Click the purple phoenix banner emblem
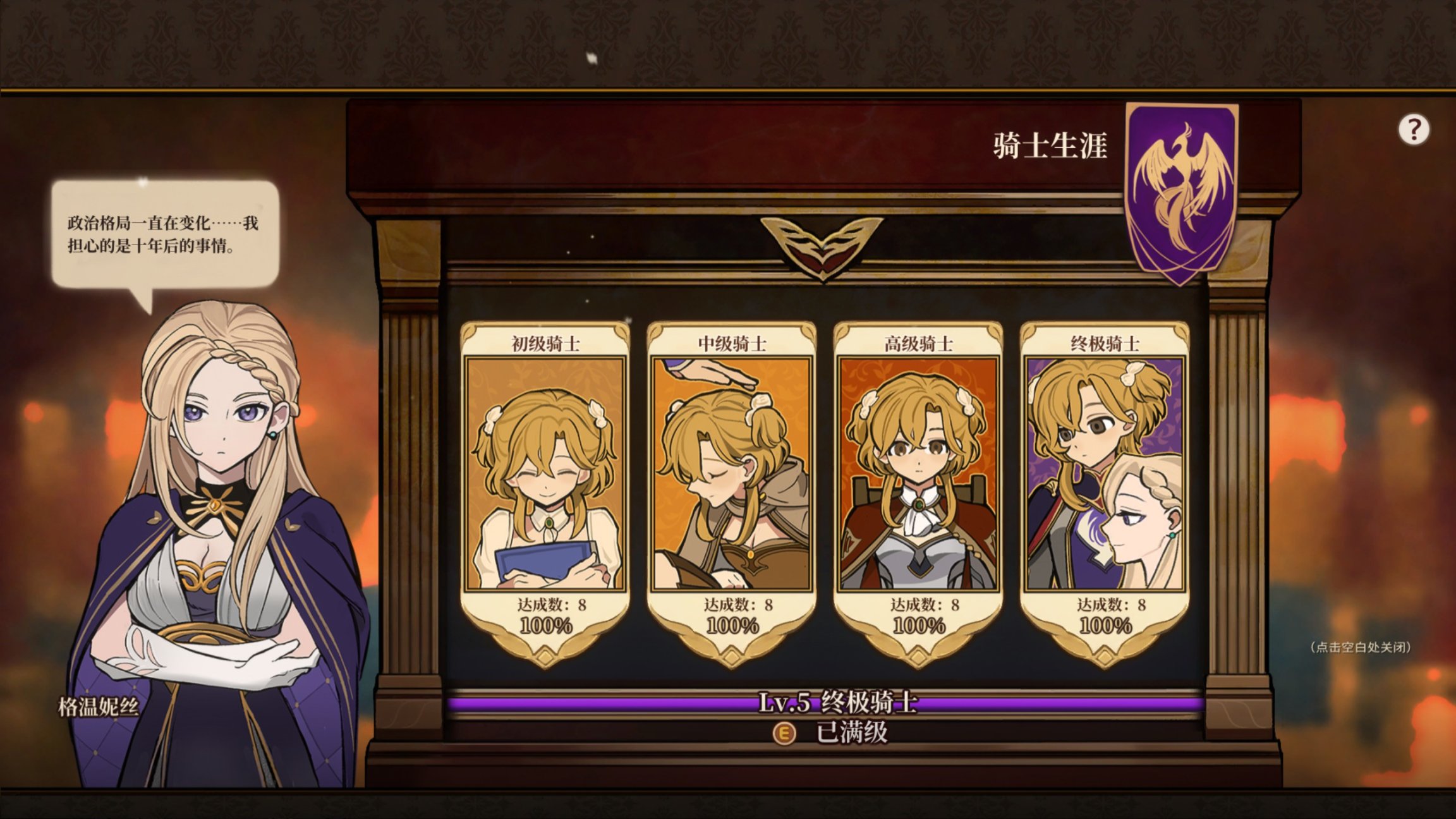The image size is (1456, 819). pyautogui.click(x=1182, y=190)
